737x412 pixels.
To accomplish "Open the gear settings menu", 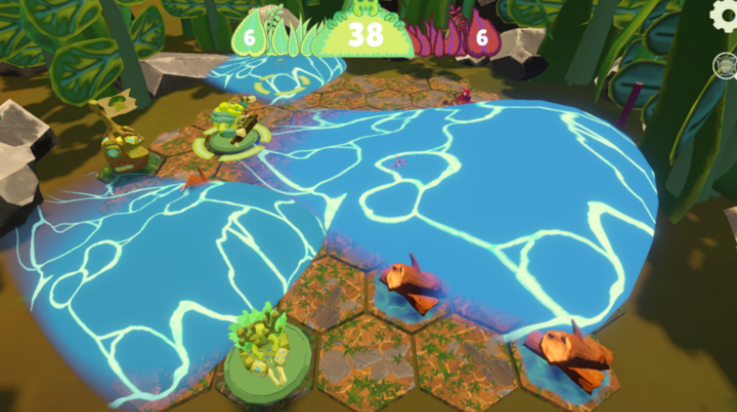I will [724, 15].
